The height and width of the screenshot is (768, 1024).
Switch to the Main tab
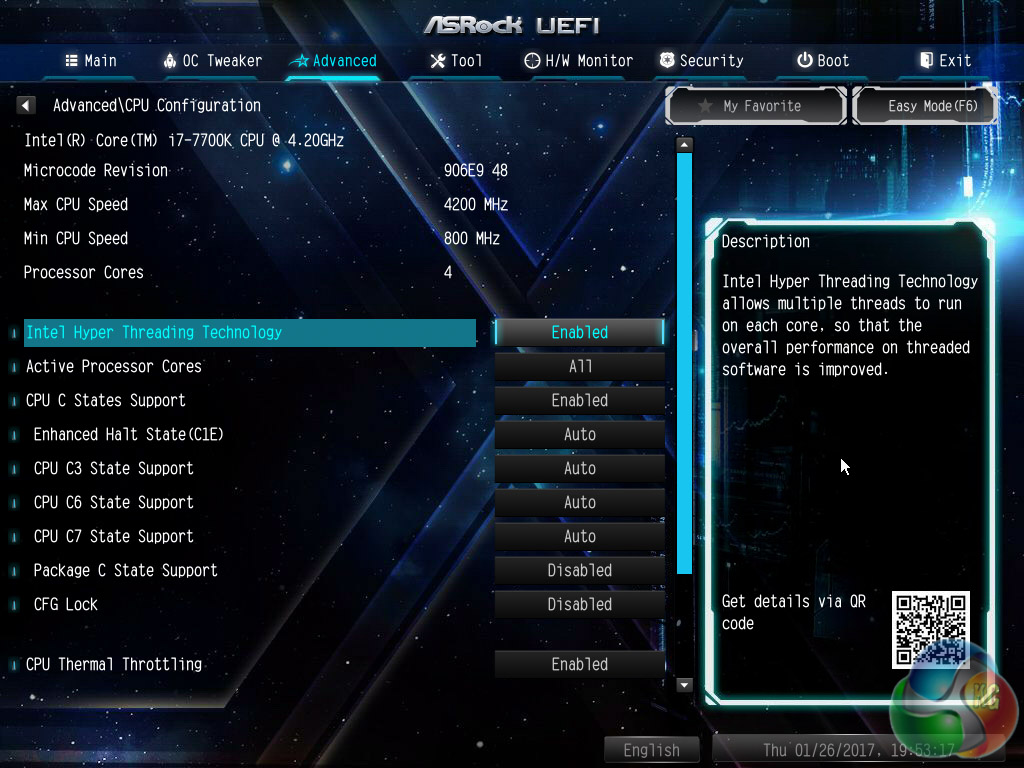pos(91,61)
